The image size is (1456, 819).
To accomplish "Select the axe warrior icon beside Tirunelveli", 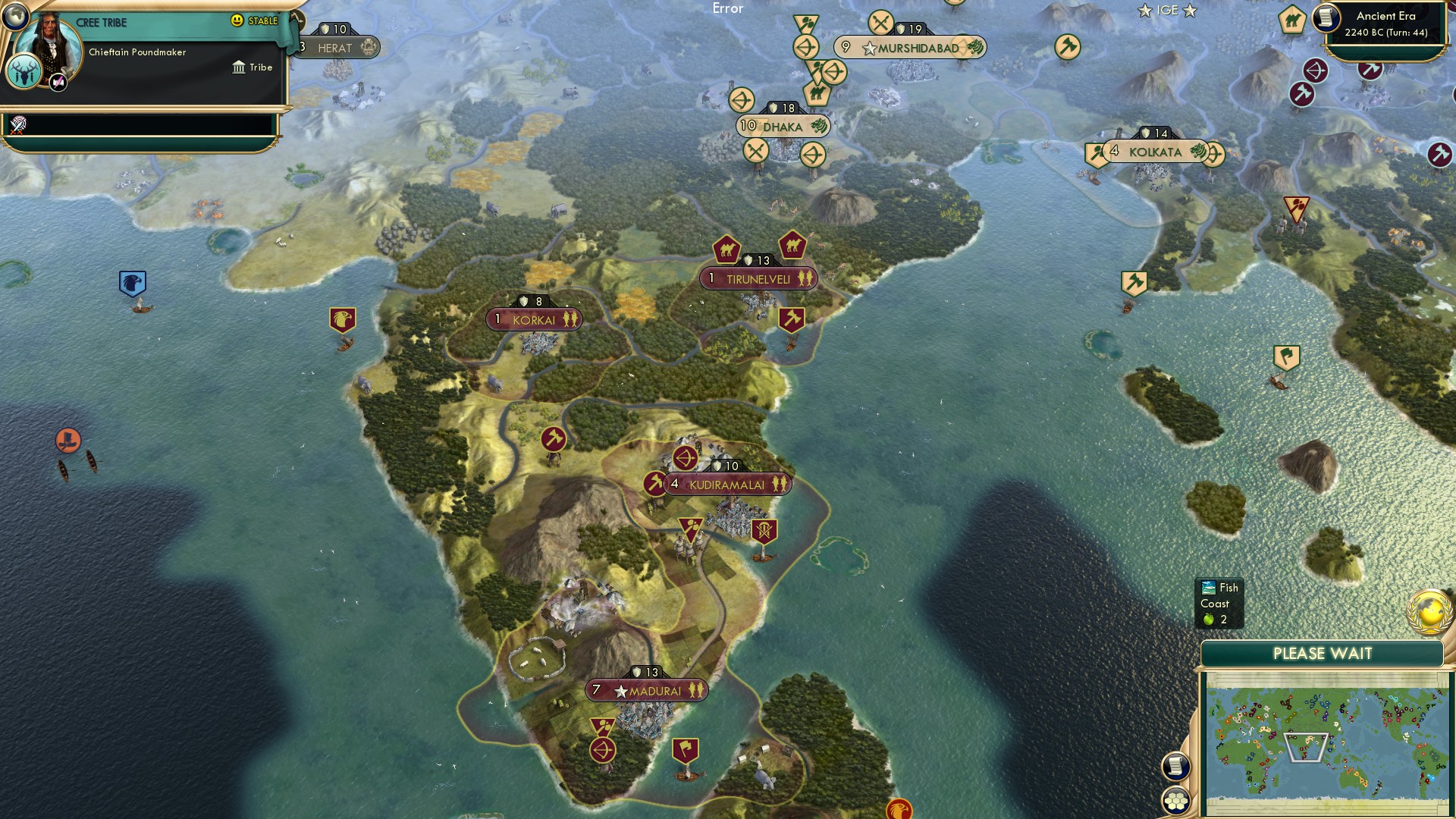I will coord(790,318).
